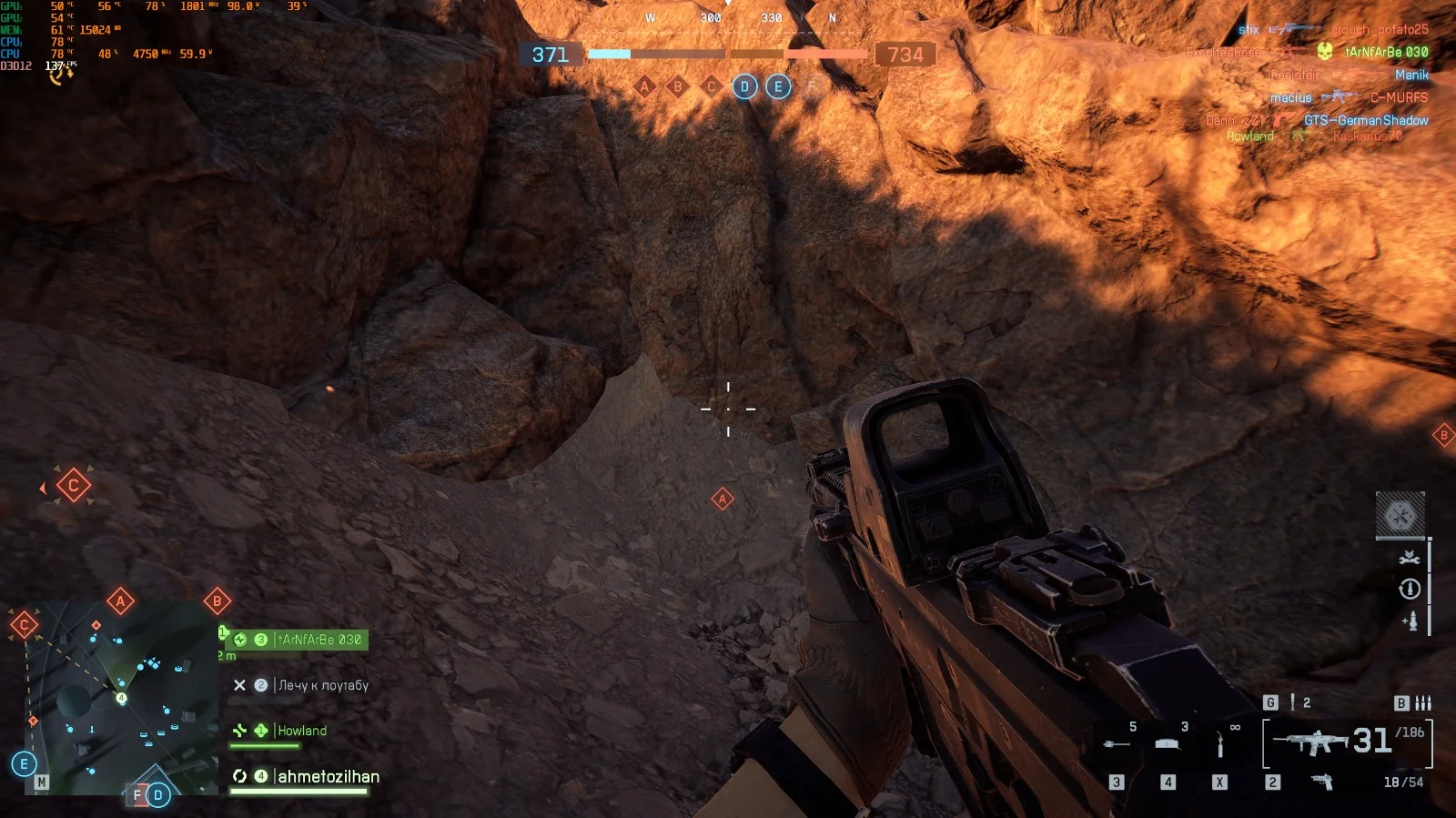Equip the rocket launcher gadget

pos(1117,744)
